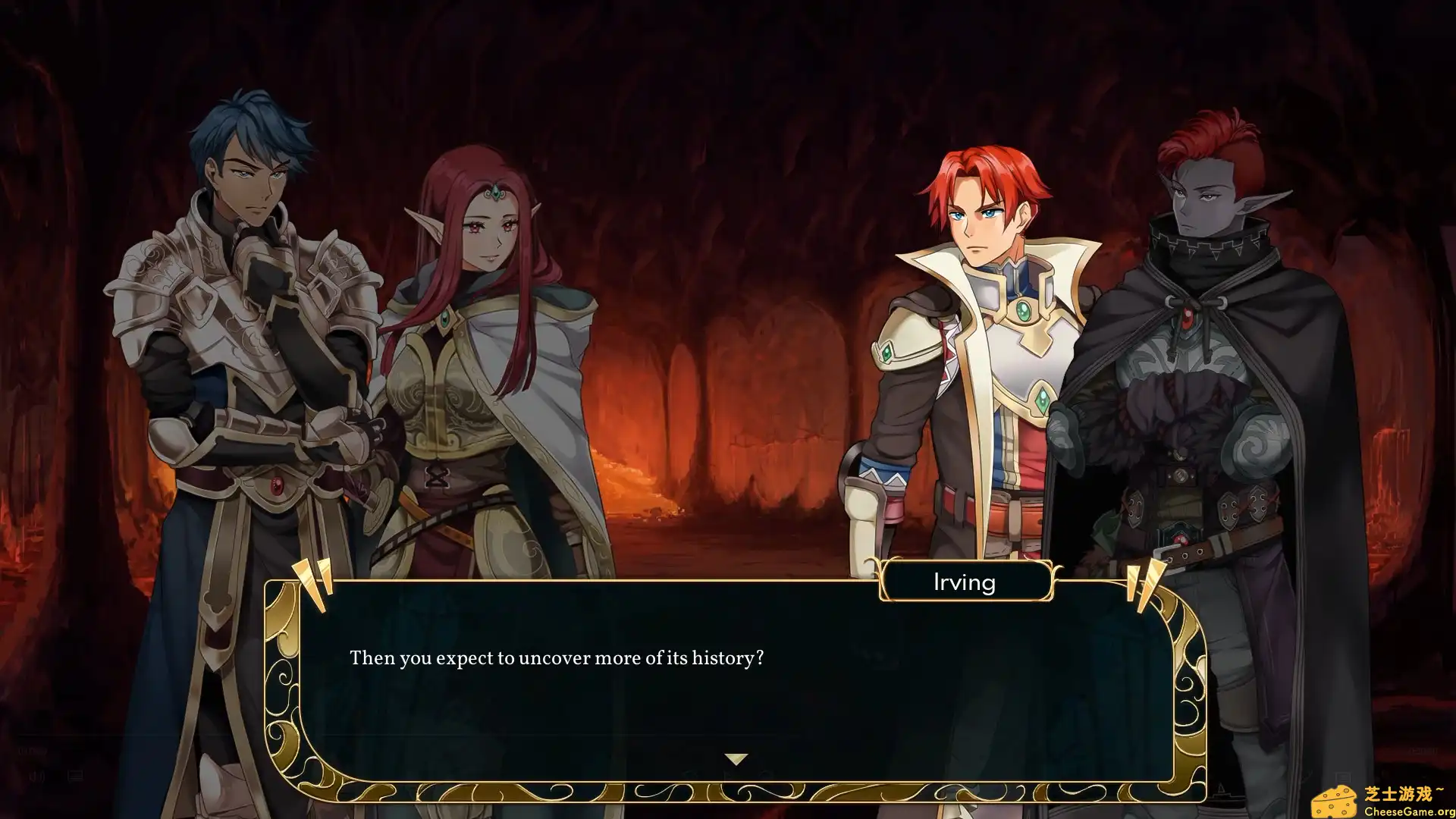The height and width of the screenshot is (819, 1456).
Task: Click Irving's dialogue text box to continue
Action: pos(734,682)
